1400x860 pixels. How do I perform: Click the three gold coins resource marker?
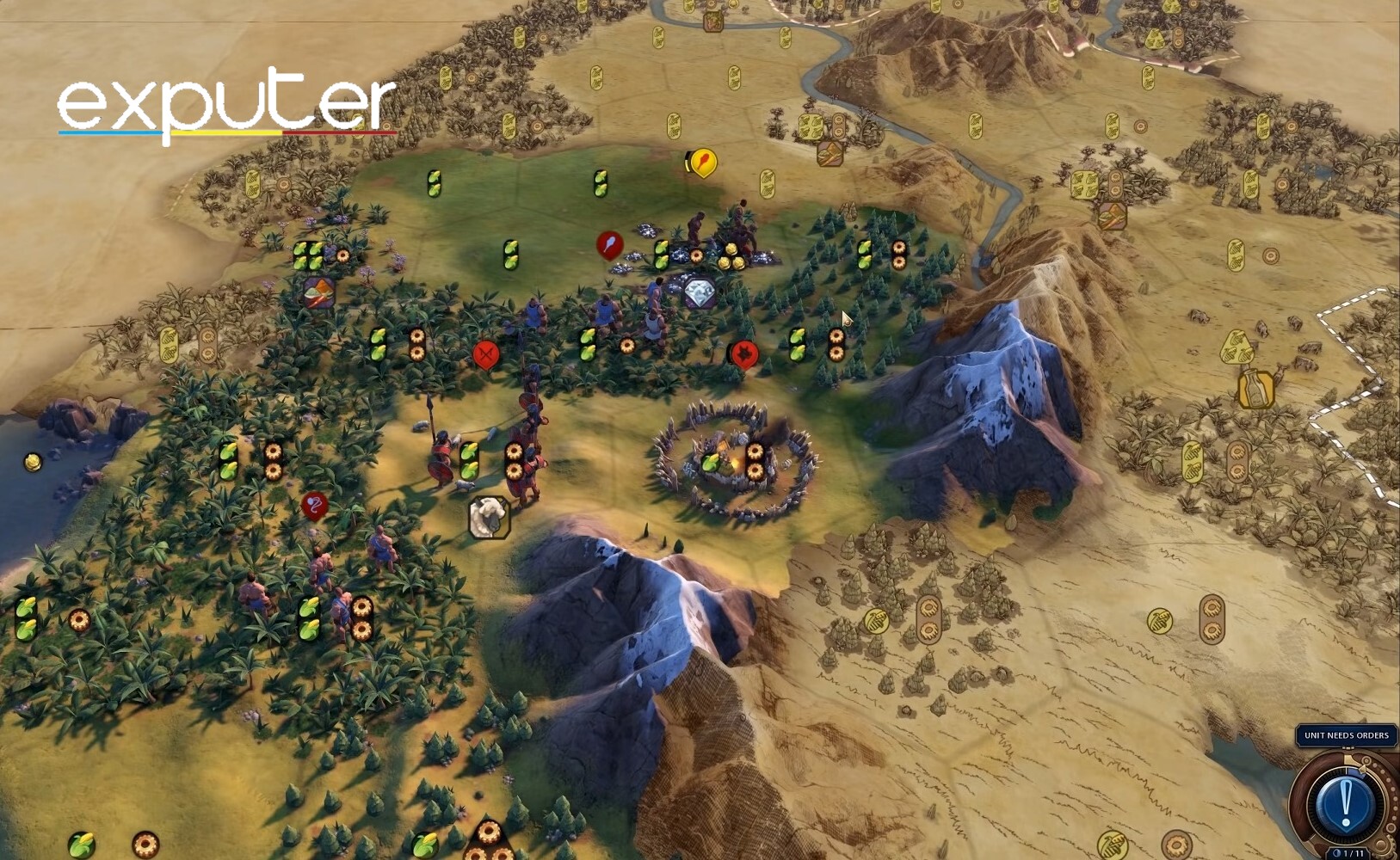click(731, 255)
